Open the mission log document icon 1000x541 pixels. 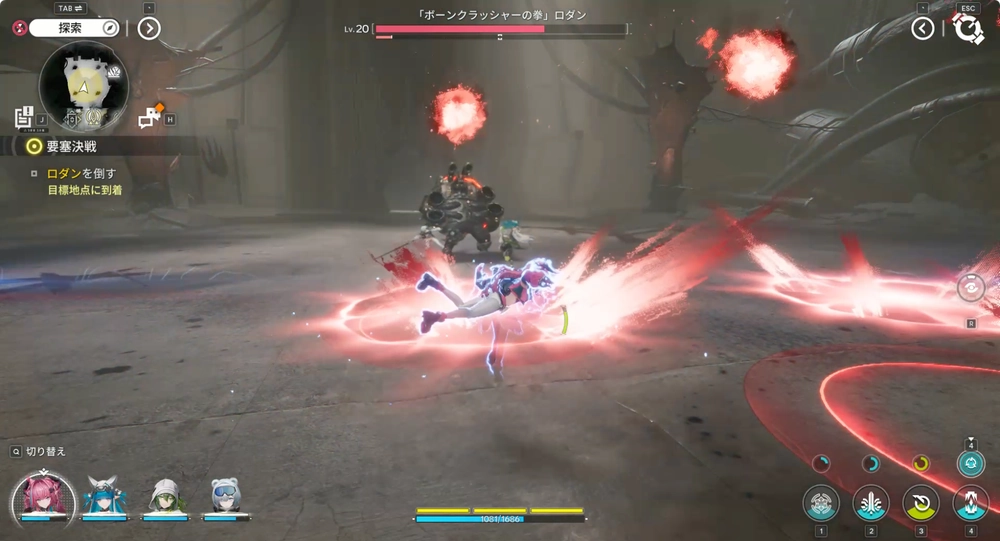coord(25,117)
